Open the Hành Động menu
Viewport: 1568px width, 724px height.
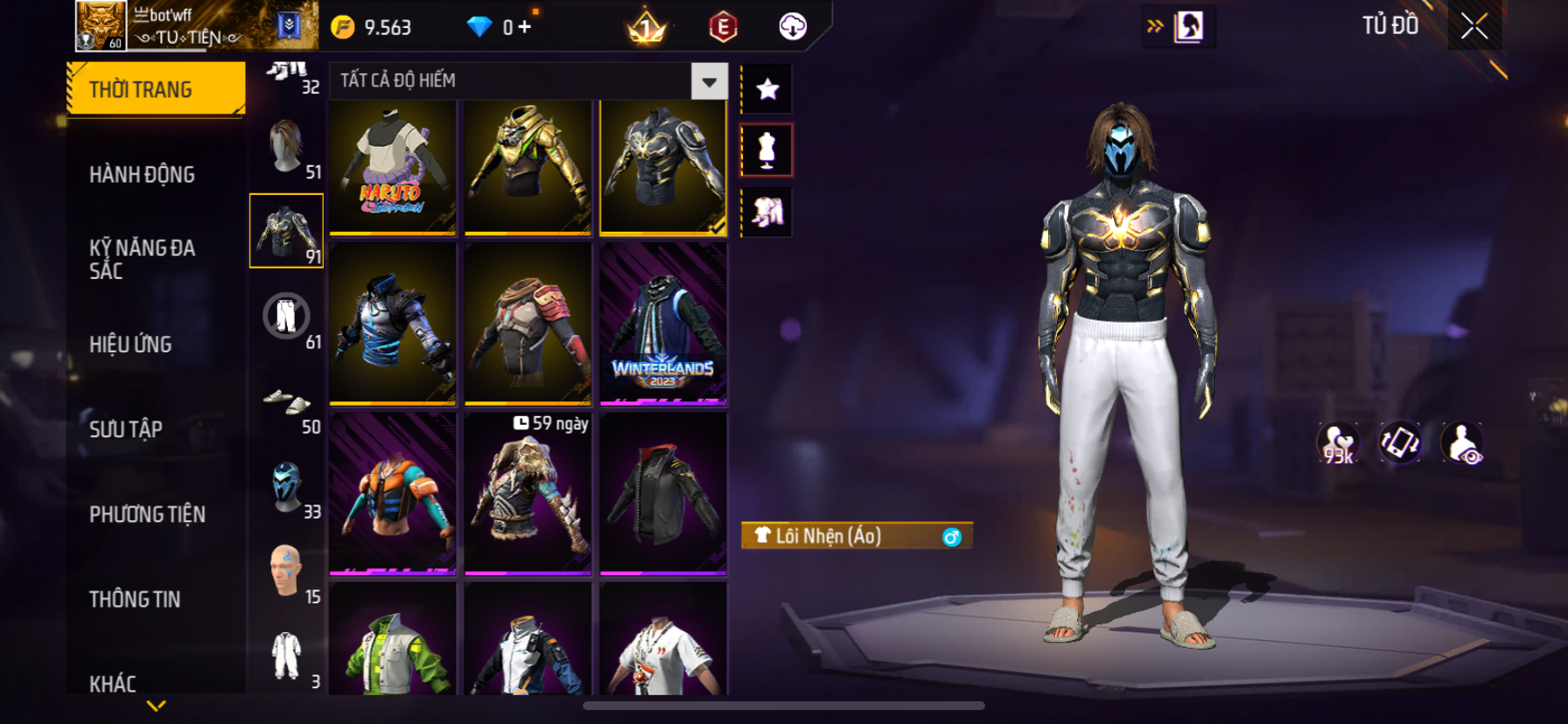click(142, 175)
